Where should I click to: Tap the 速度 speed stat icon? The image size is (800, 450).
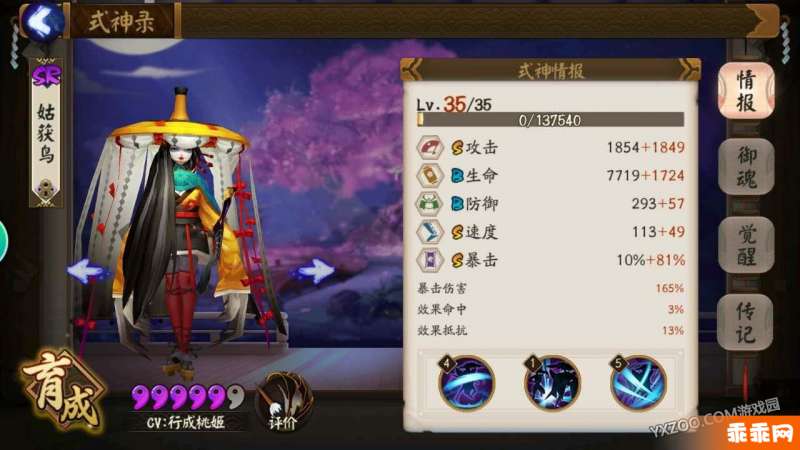click(x=430, y=232)
